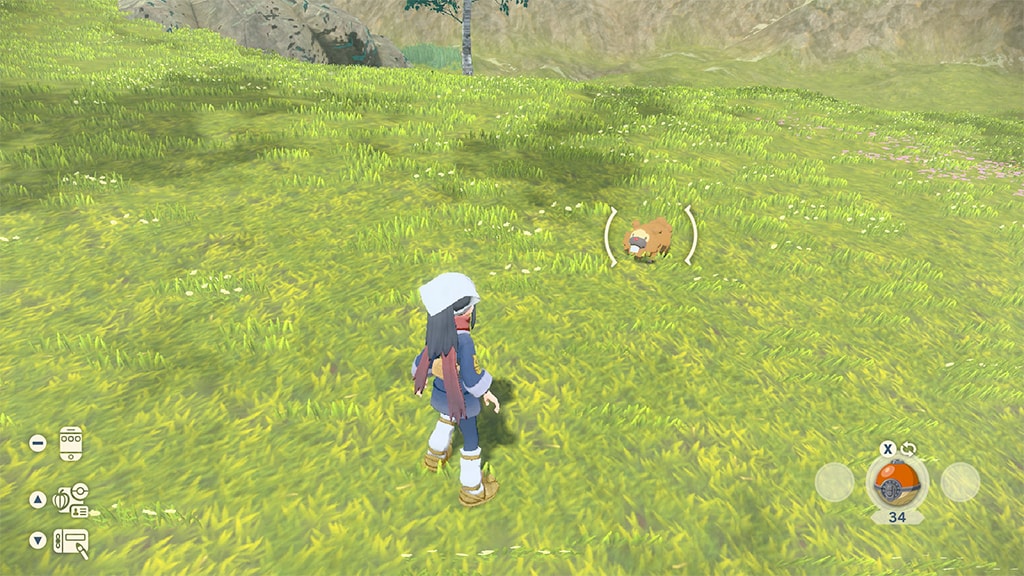Viewport: 1024px width, 576px height.
Task: Open the Arc Phone map icon
Action: pos(70,443)
